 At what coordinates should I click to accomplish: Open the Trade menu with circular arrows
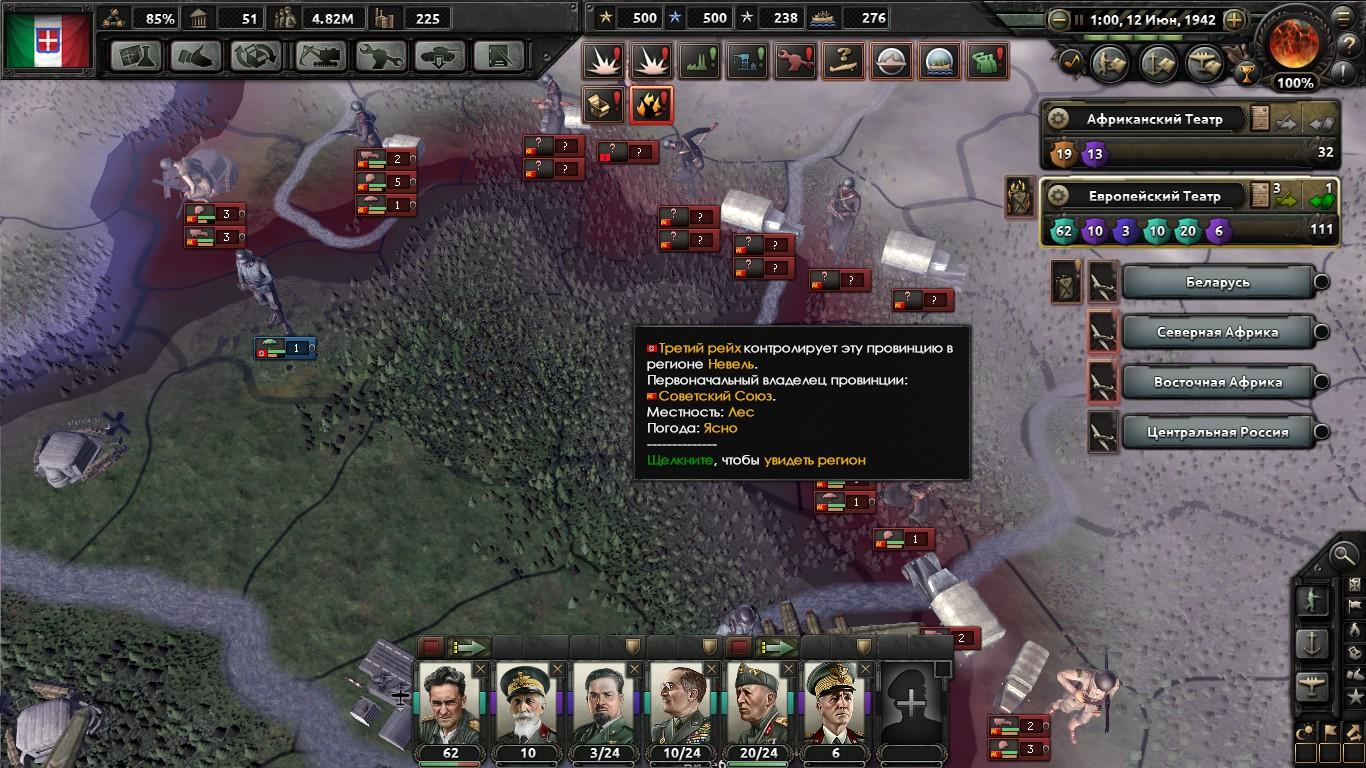tap(256, 56)
